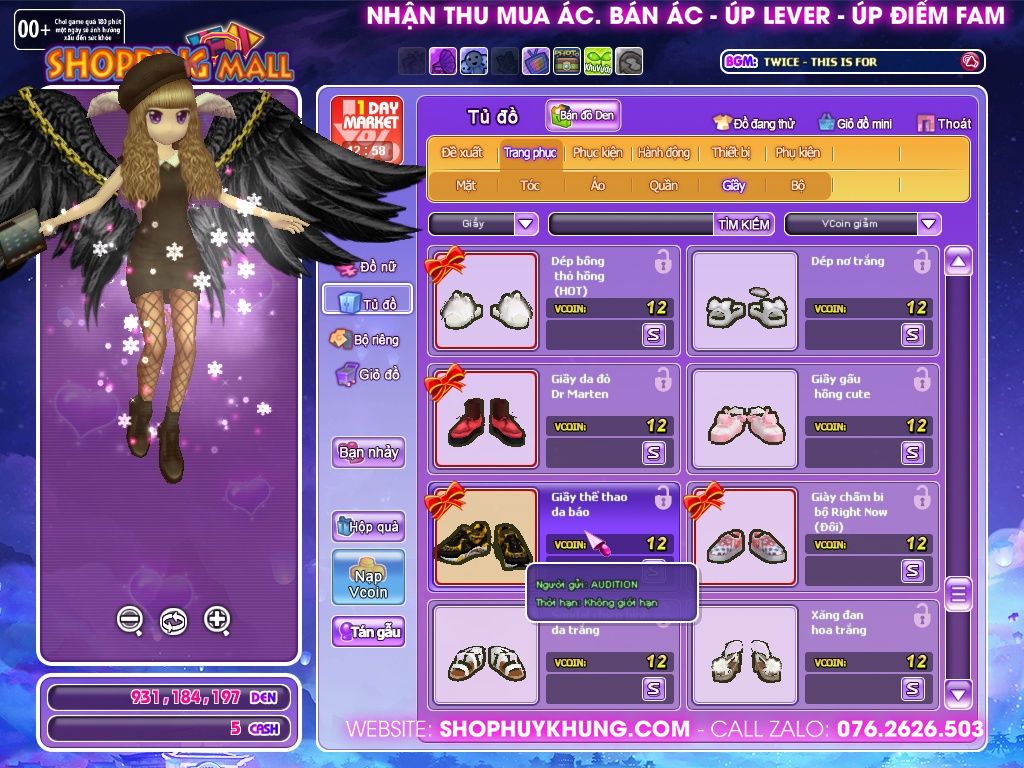
Task: Rotate the character preview
Action: 173,621
